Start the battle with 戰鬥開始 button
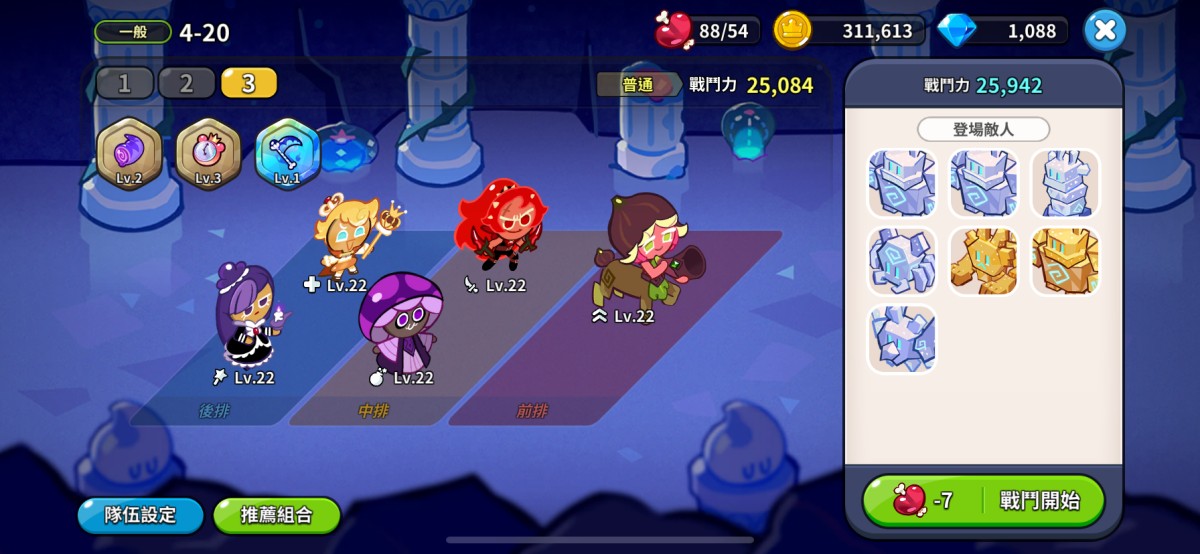Screen dimensions: 1200x554 tap(983, 501)
